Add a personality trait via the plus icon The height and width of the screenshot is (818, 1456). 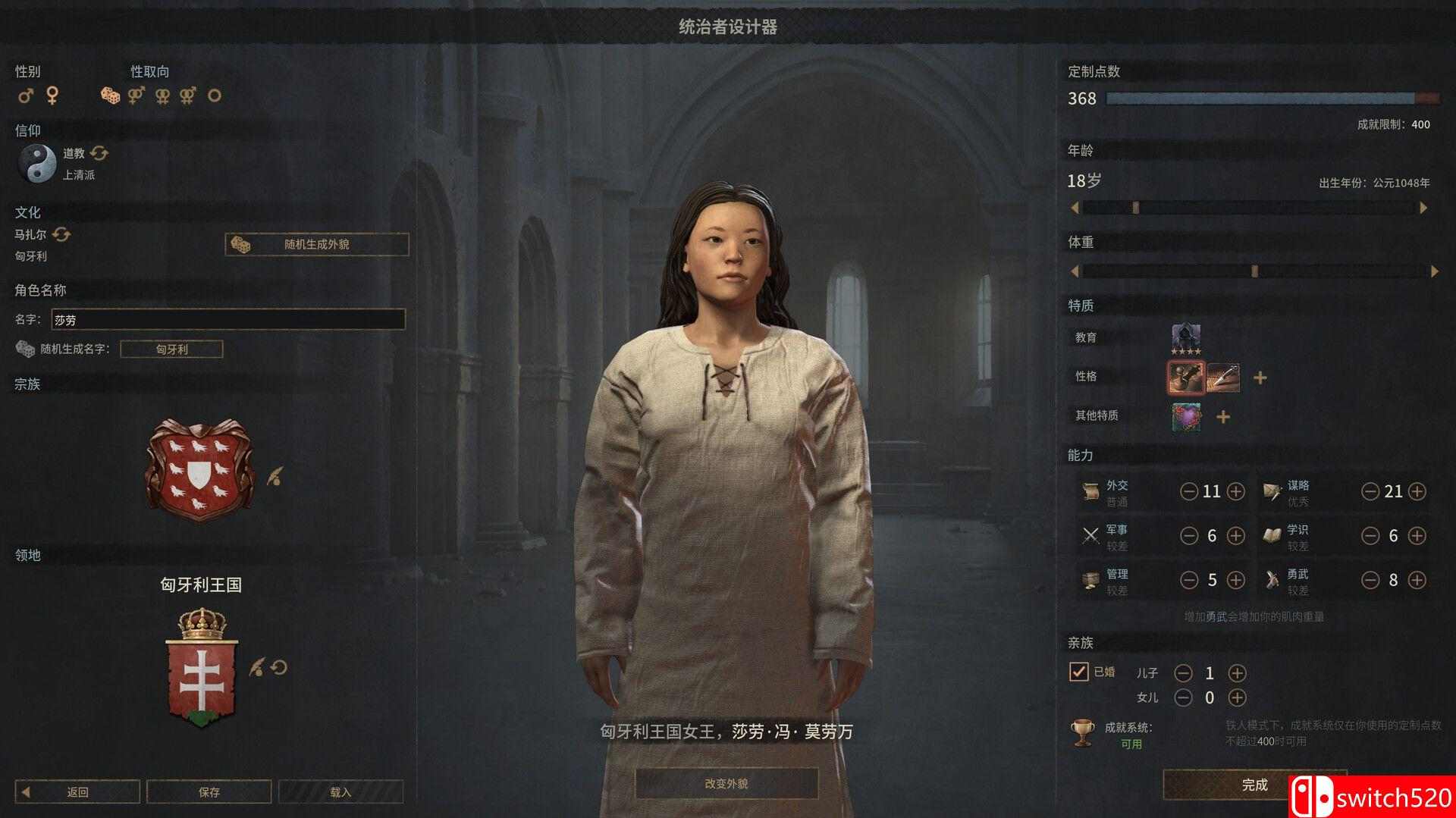[x=1259, y=377]
